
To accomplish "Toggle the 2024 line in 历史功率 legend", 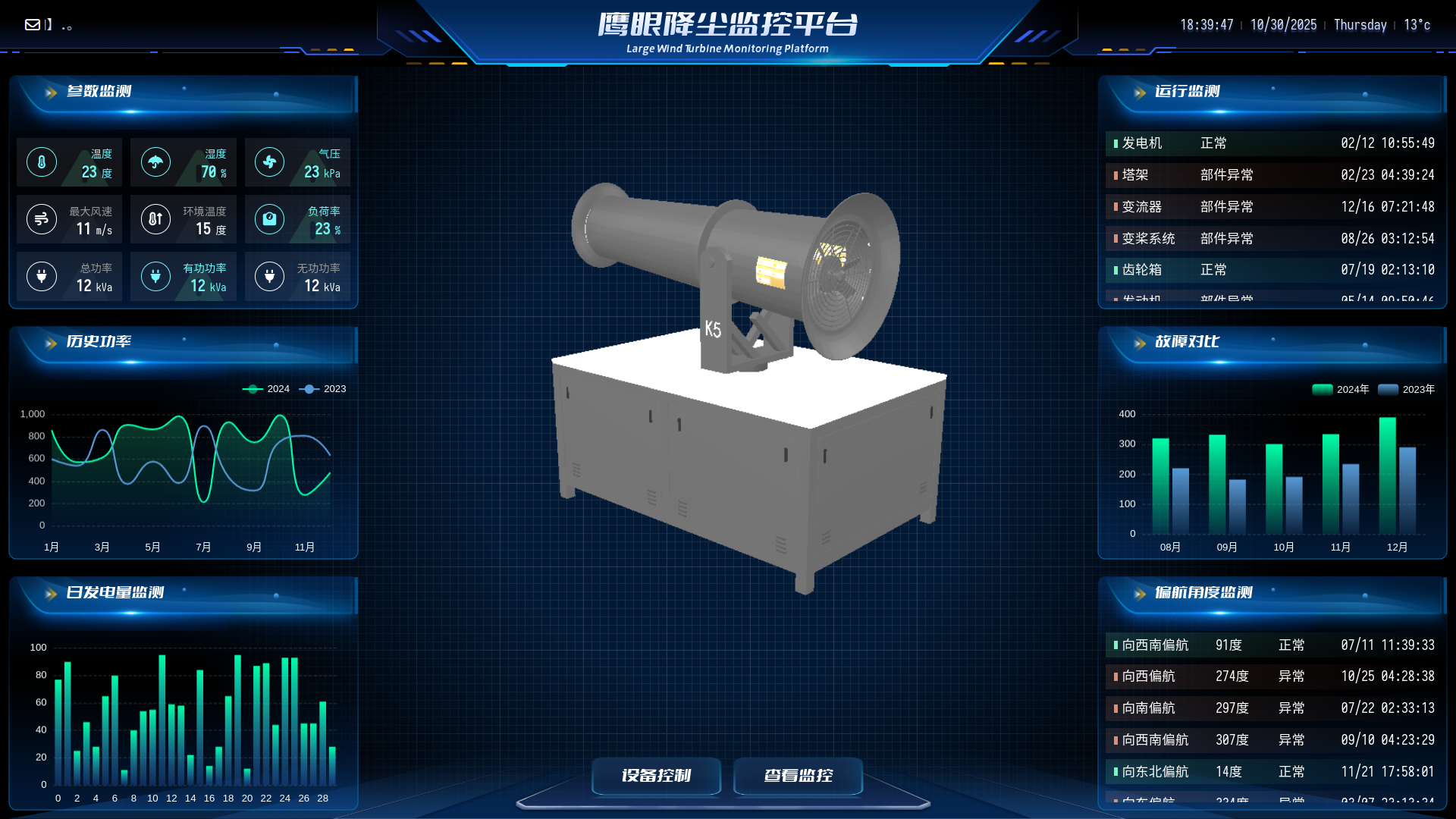I will [x=268, y=389].
